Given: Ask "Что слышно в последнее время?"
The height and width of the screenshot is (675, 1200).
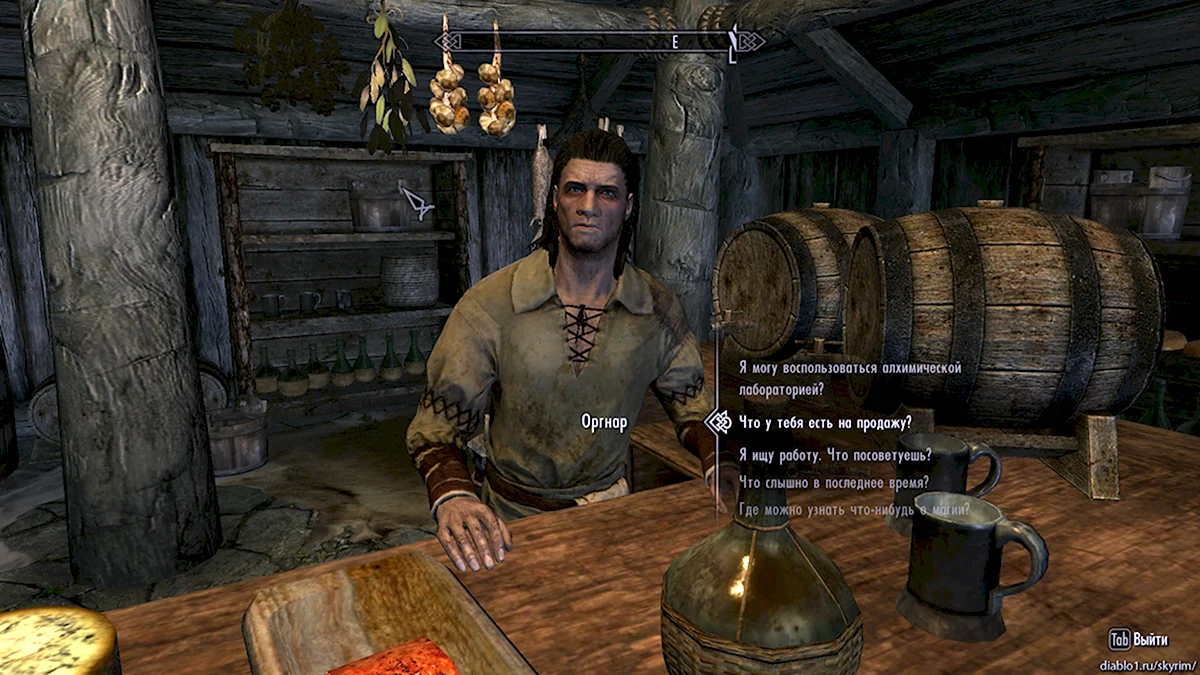Looking at the screenshot, I should coord(833,482).
